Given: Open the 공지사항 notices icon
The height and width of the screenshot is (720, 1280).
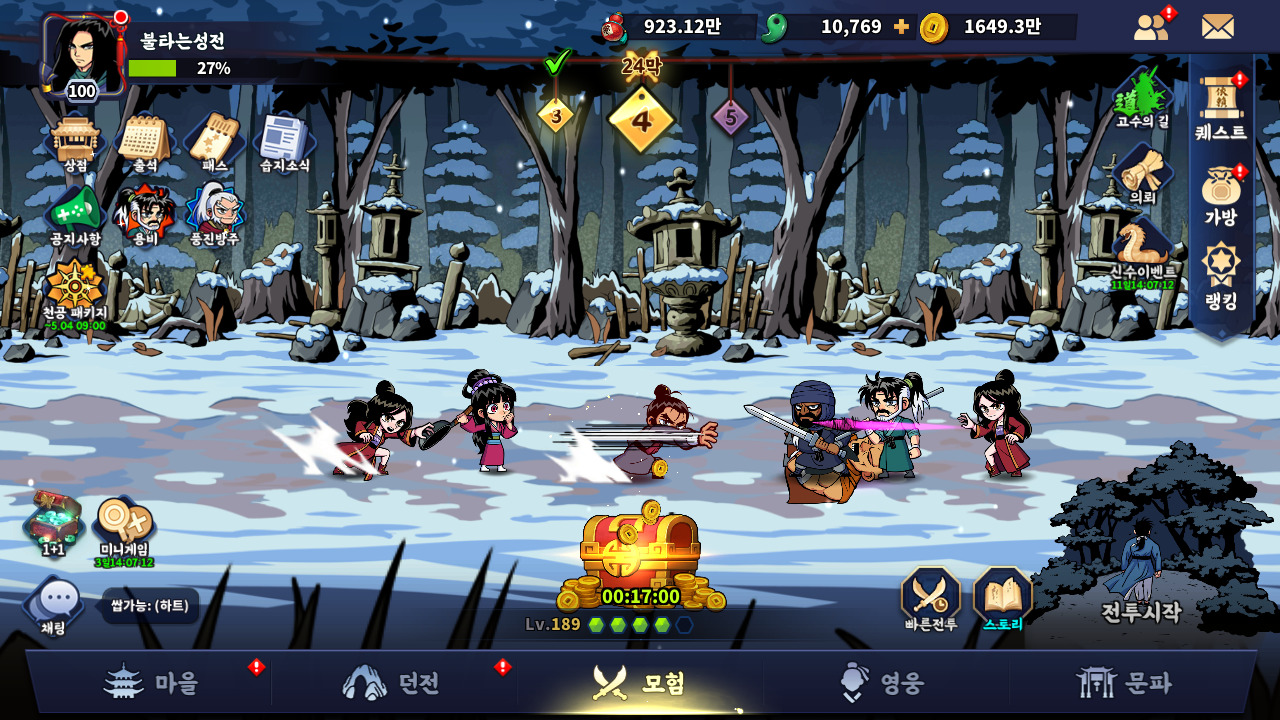Looking at the screenshot, I should click(x=76, y=214).
